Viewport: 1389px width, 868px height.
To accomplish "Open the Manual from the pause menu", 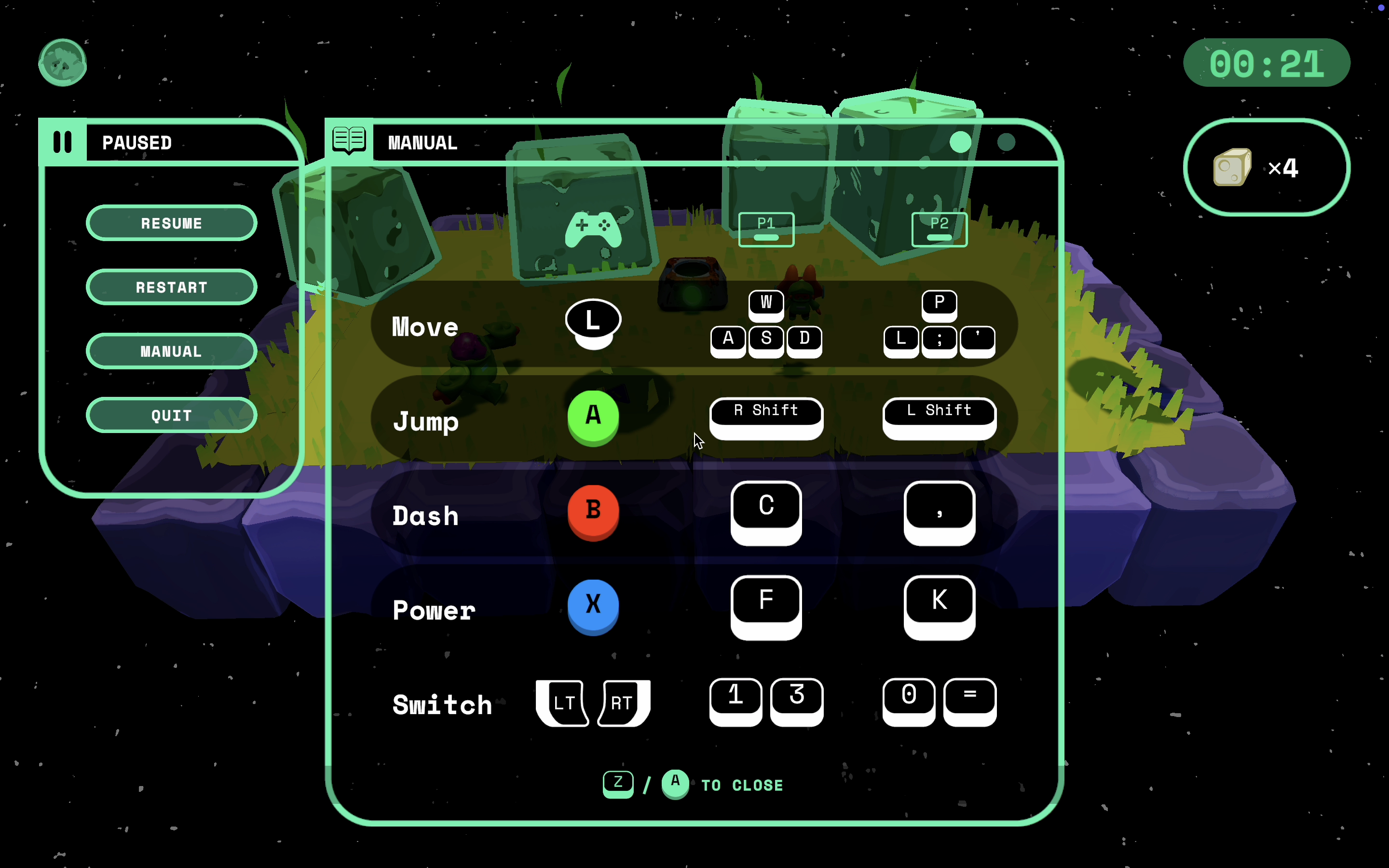I will coord(171,352).
